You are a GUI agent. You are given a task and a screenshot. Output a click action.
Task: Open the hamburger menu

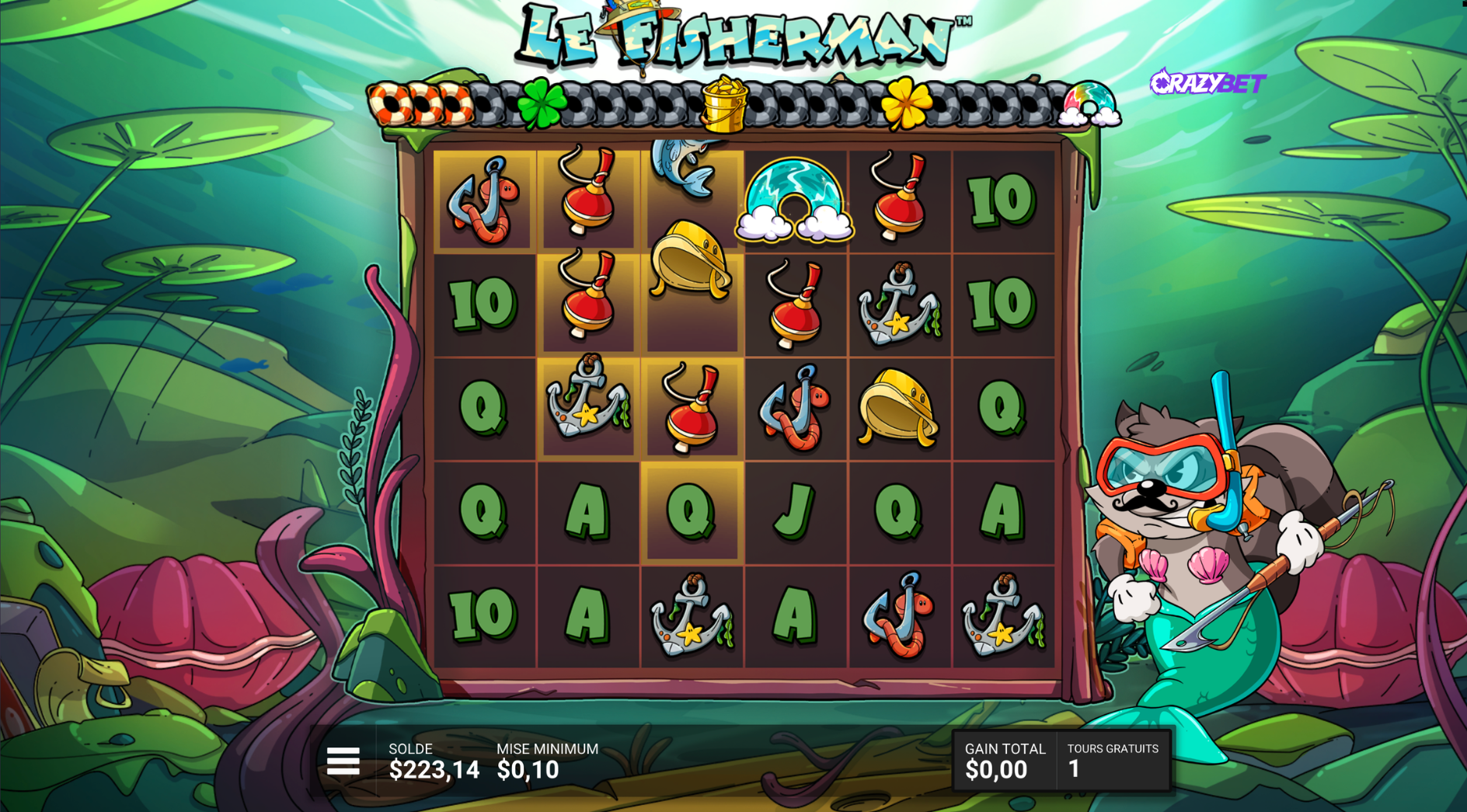[x=343, y=761]
